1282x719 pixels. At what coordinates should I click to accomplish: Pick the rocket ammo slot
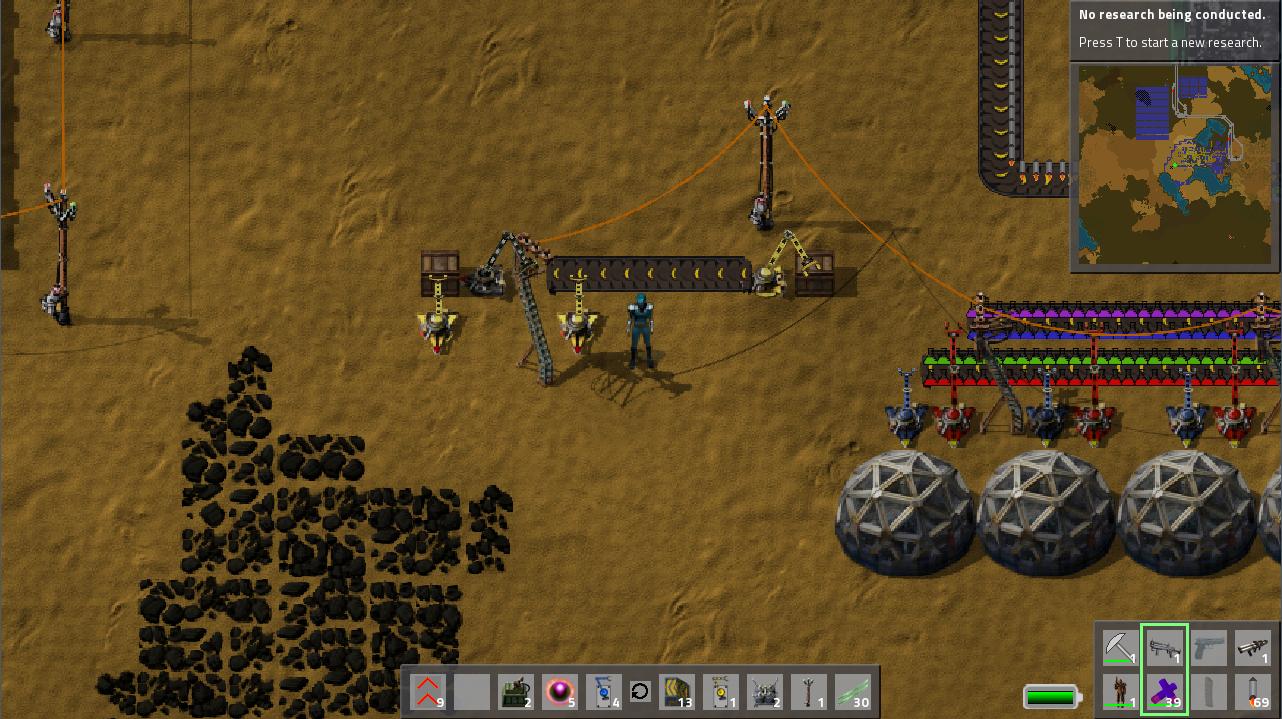[1253, 692]
